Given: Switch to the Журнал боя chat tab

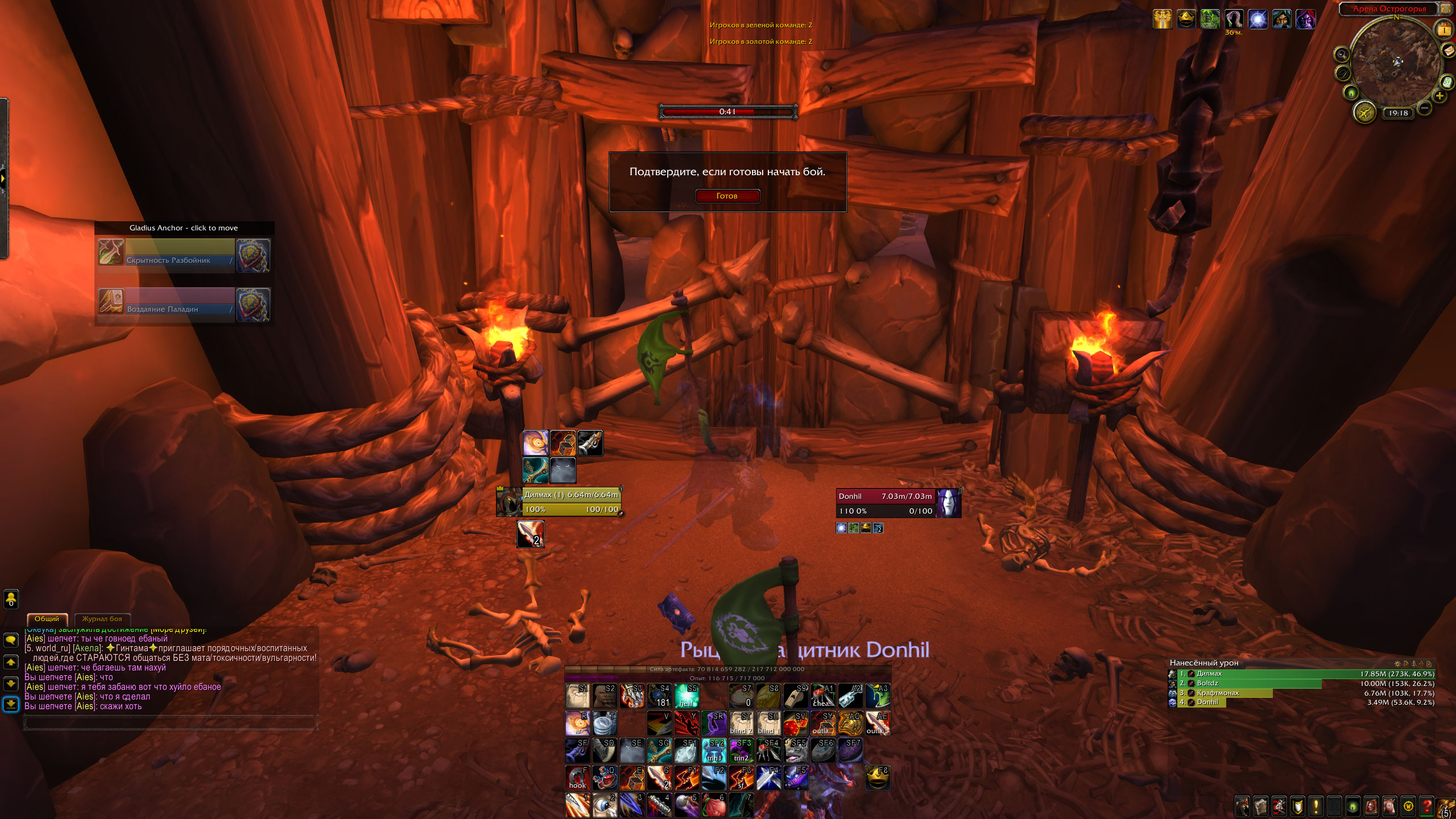Looking at the screenshot, I should 102,619.
